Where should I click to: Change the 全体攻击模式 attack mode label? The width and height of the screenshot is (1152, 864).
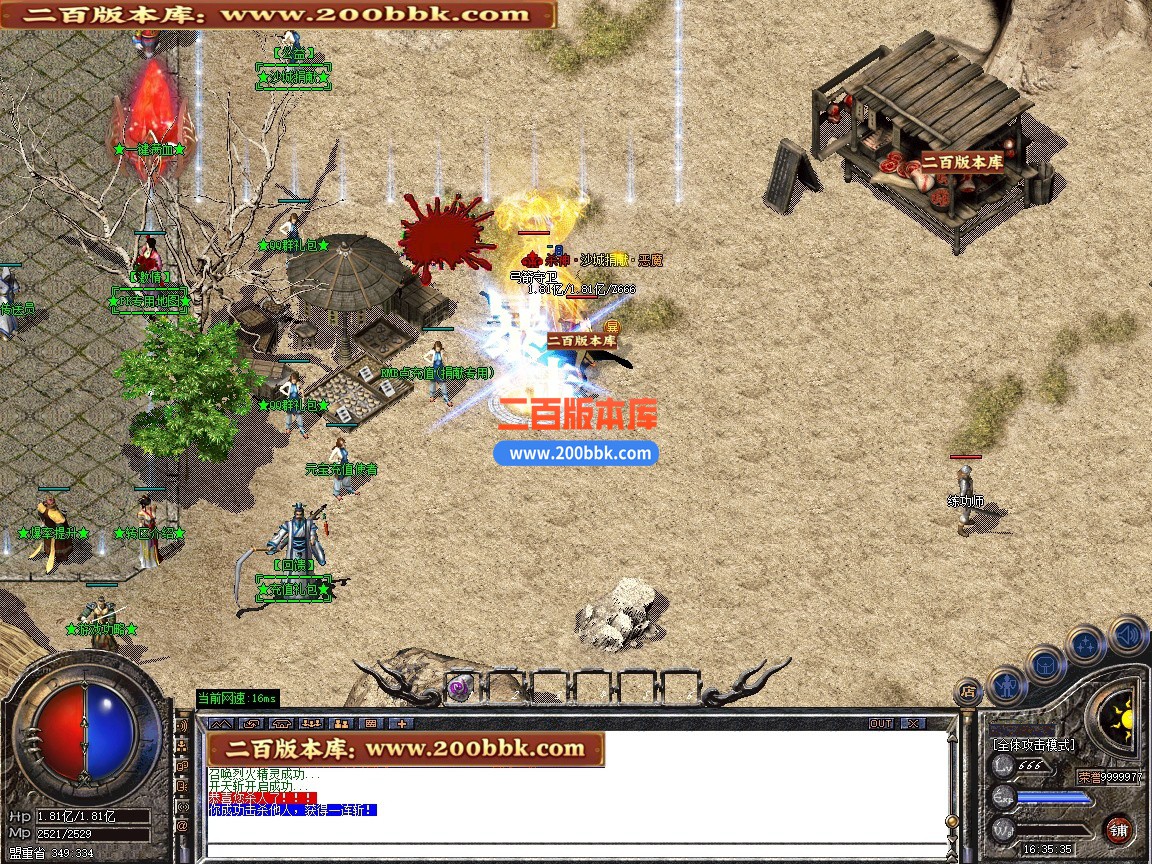click(x=1033, y=745)
